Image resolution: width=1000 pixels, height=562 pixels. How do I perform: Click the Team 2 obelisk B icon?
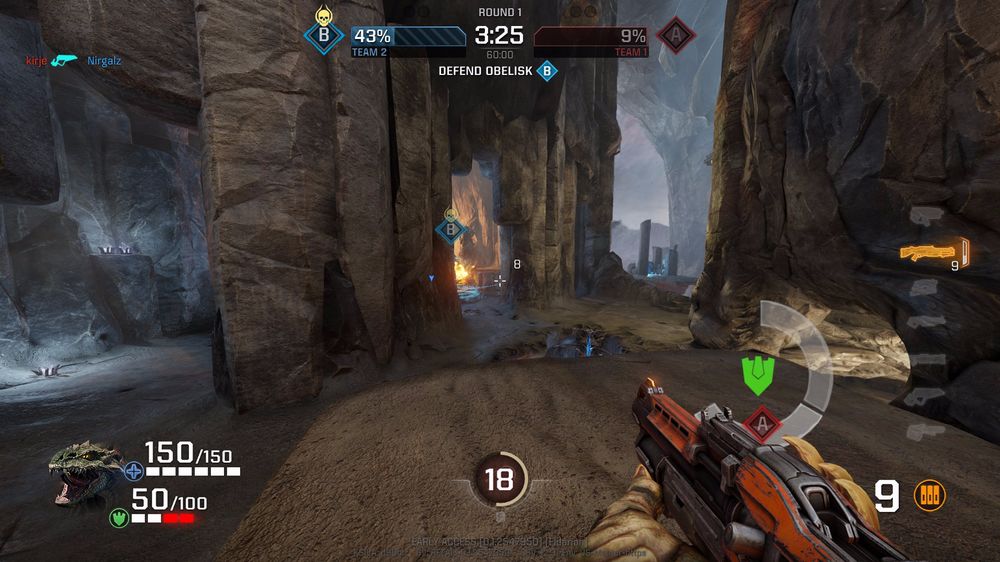(x=323, y=36)
